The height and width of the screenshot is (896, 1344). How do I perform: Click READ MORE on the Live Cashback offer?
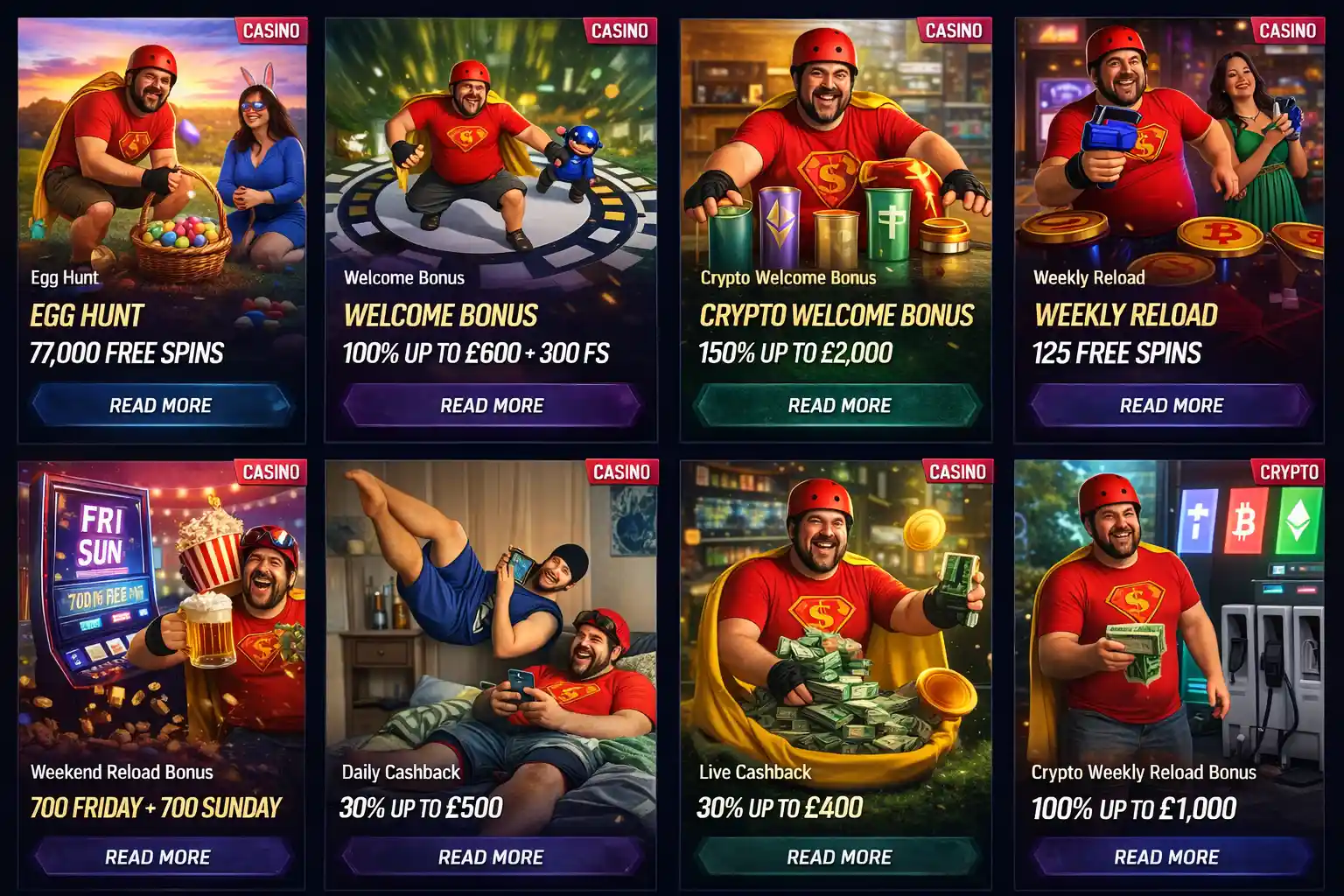[x=838, y=857]
